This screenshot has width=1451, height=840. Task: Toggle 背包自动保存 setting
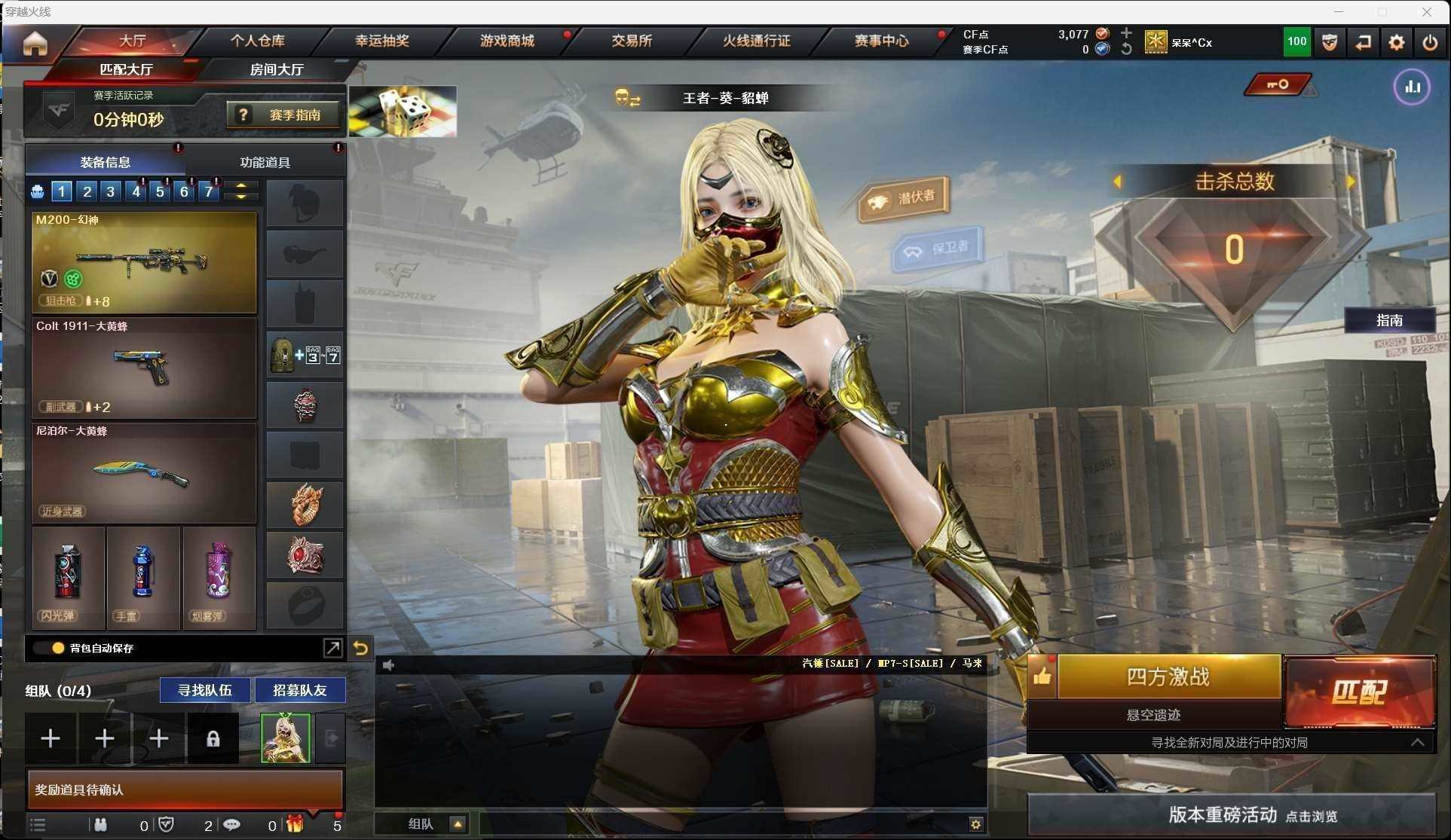[58, 648]
